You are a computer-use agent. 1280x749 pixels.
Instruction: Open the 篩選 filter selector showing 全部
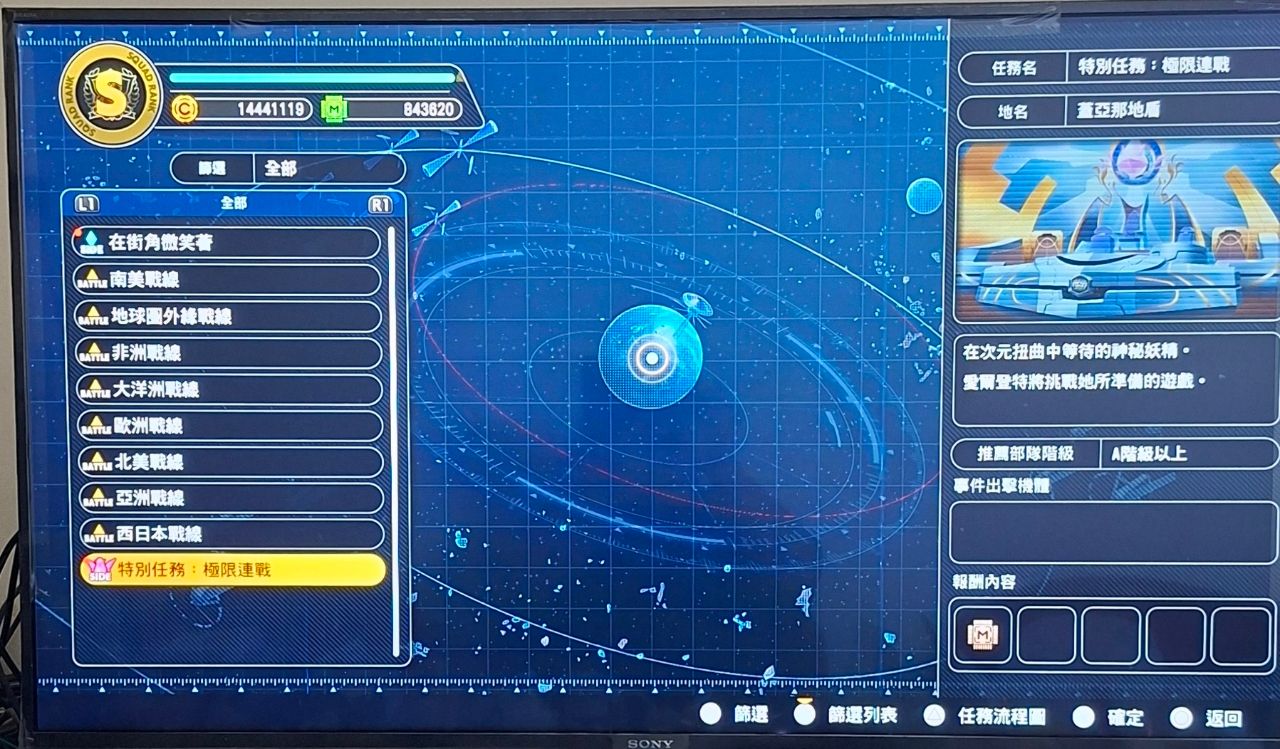pyautogui.click(x=287, y=168)
